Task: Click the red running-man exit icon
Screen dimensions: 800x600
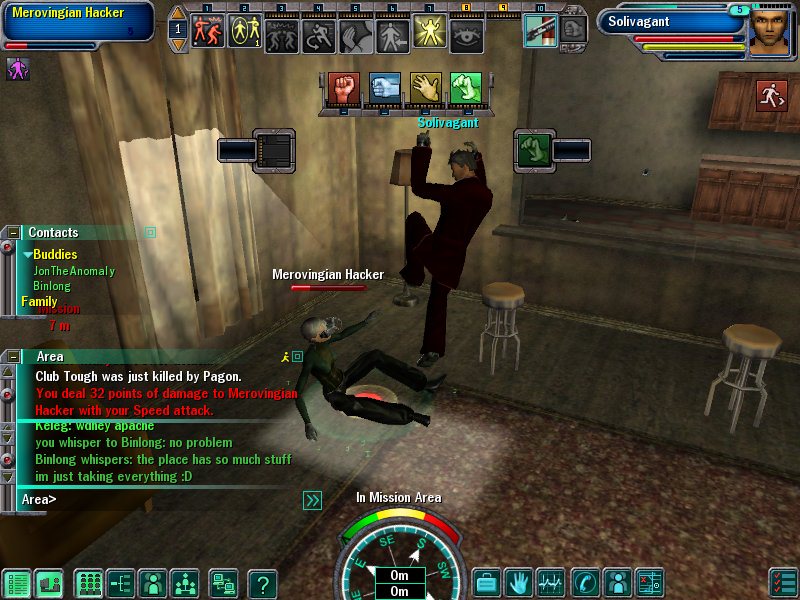Action: point(771,95)
